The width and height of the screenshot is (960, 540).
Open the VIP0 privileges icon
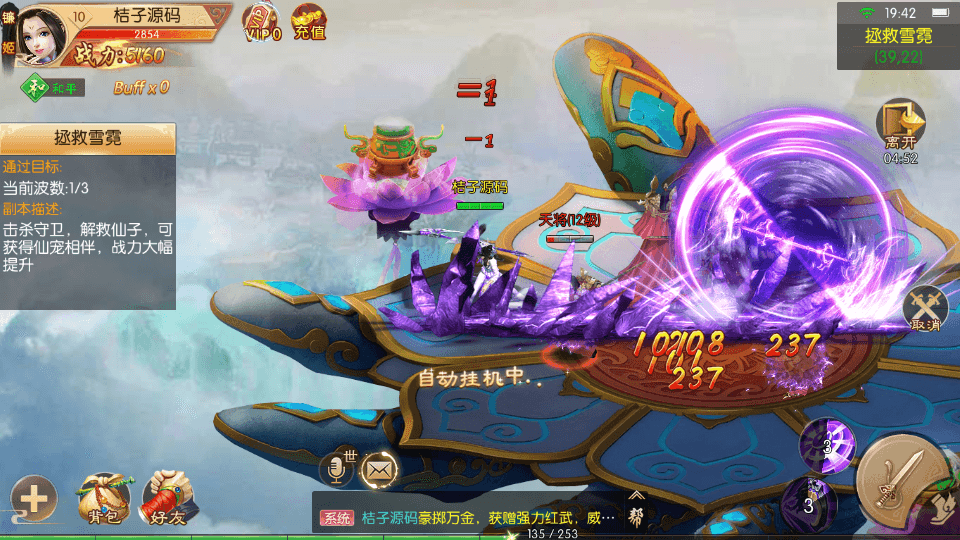coord(262,22)
